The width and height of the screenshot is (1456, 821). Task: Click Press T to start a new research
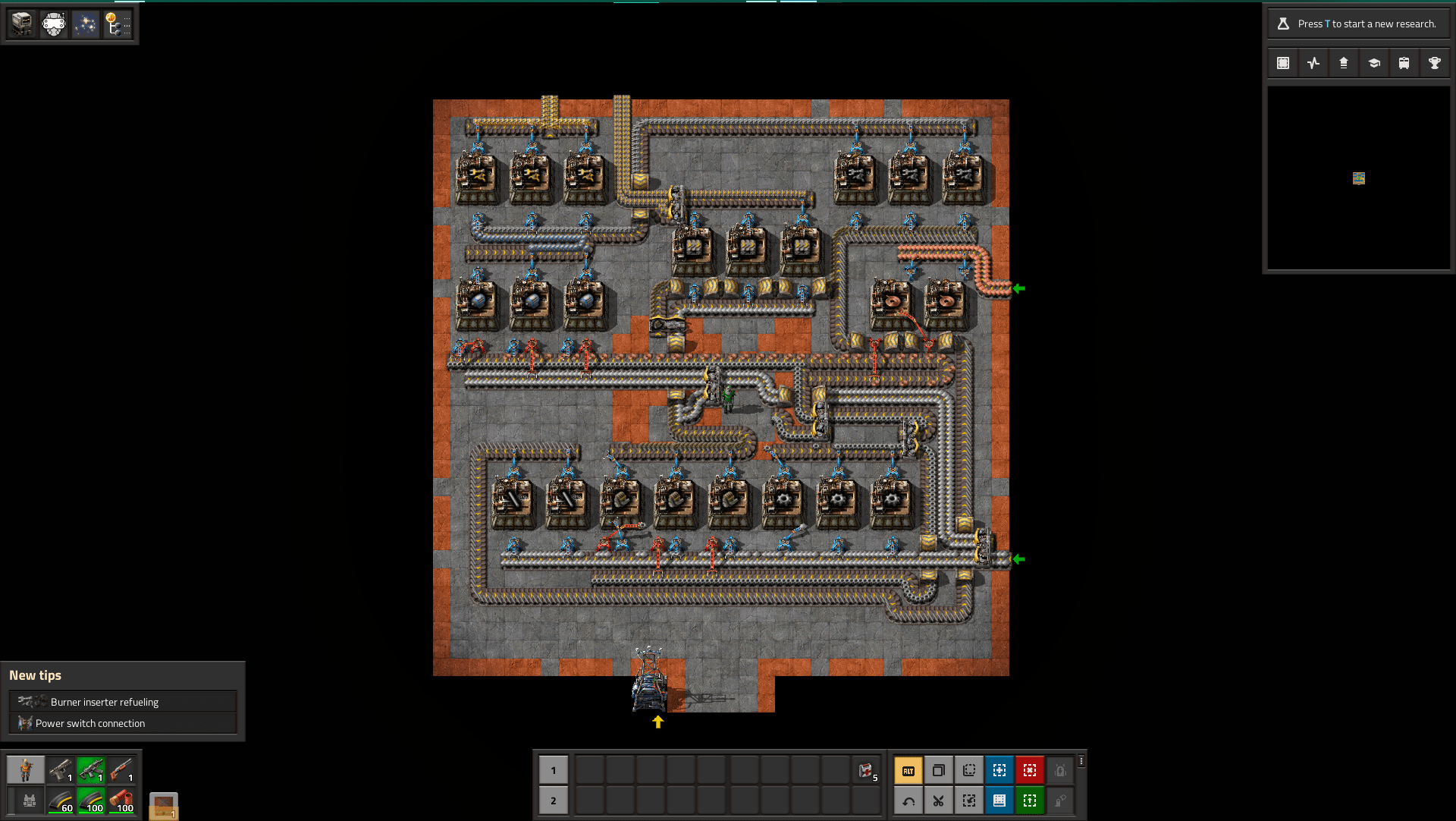pos(1357,24)
